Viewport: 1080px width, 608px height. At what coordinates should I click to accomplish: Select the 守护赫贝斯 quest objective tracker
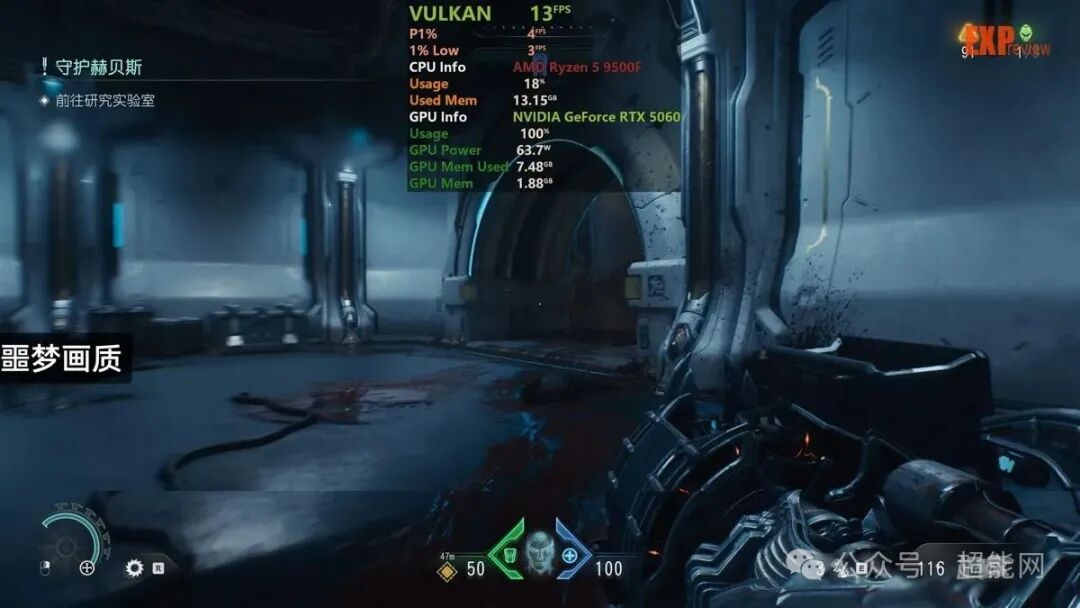(98, 68)
